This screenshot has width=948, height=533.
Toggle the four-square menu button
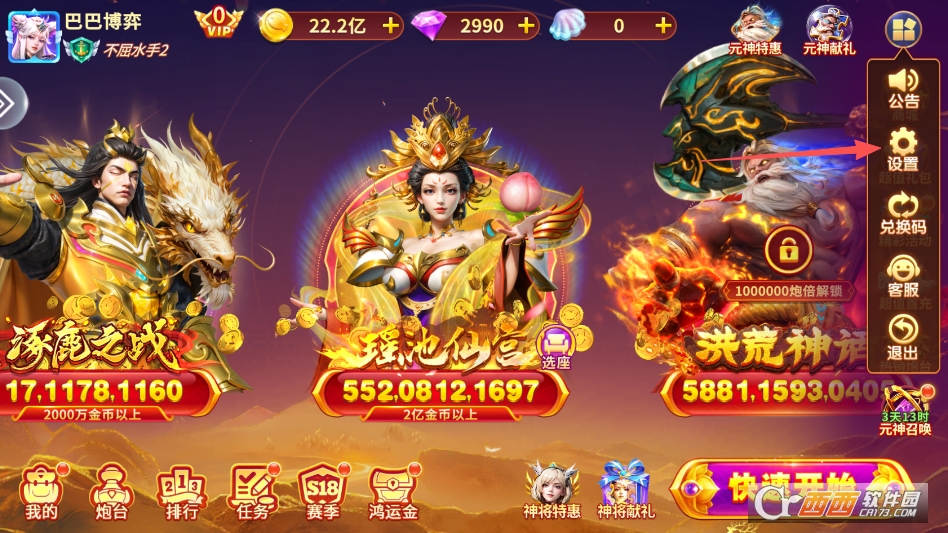pos(901,29)
